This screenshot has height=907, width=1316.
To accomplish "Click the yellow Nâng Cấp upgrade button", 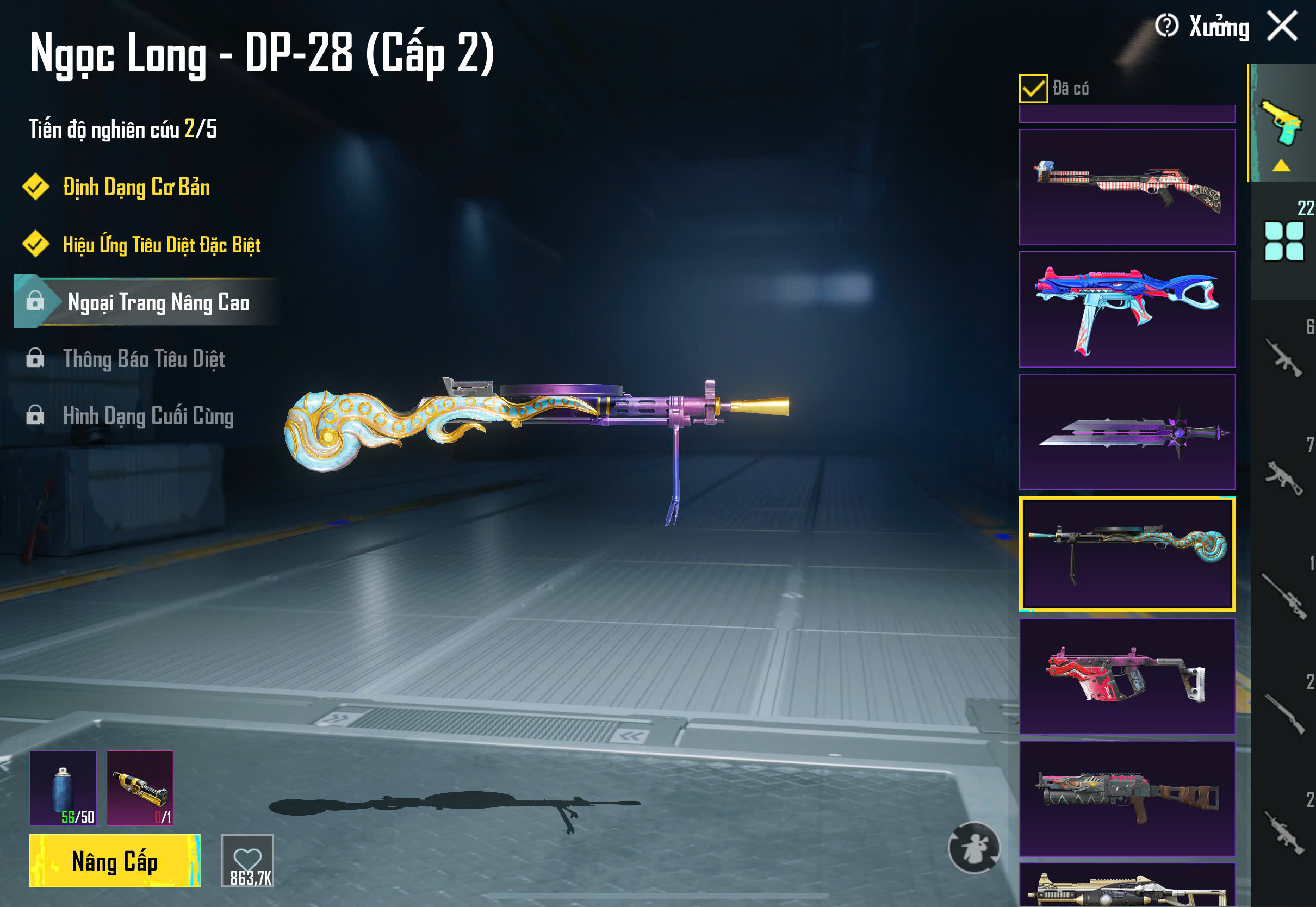I will pos(115,860).
